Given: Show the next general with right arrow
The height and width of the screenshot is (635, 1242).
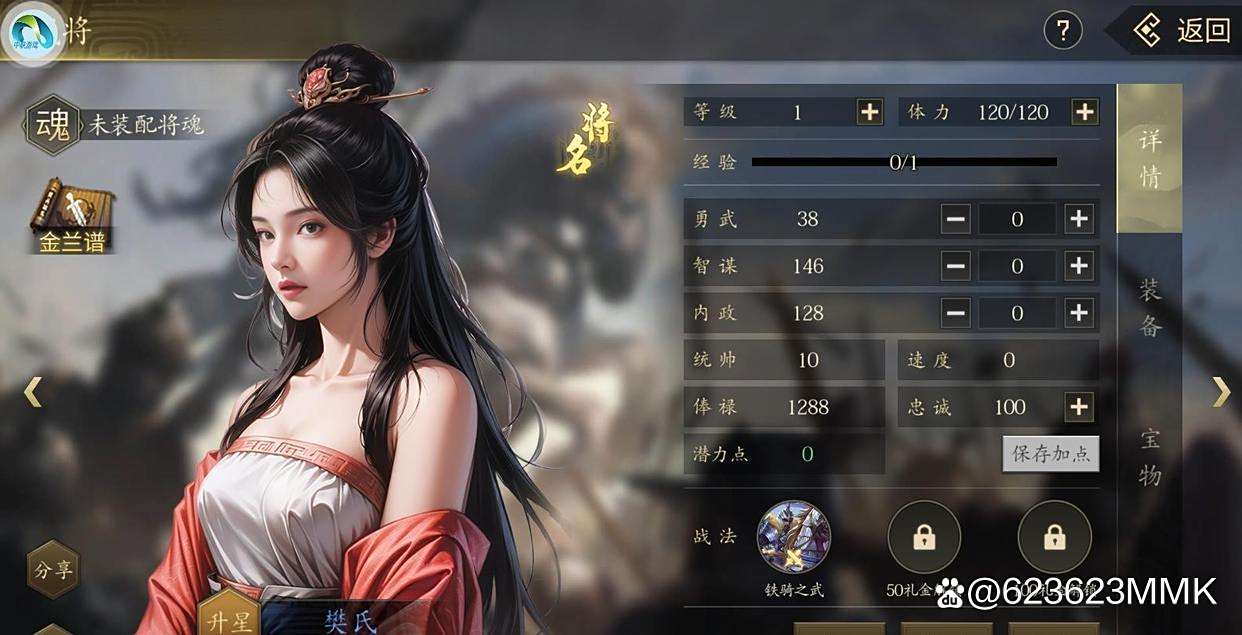Looking at the screenshot, I should [x=1221, y=391].
